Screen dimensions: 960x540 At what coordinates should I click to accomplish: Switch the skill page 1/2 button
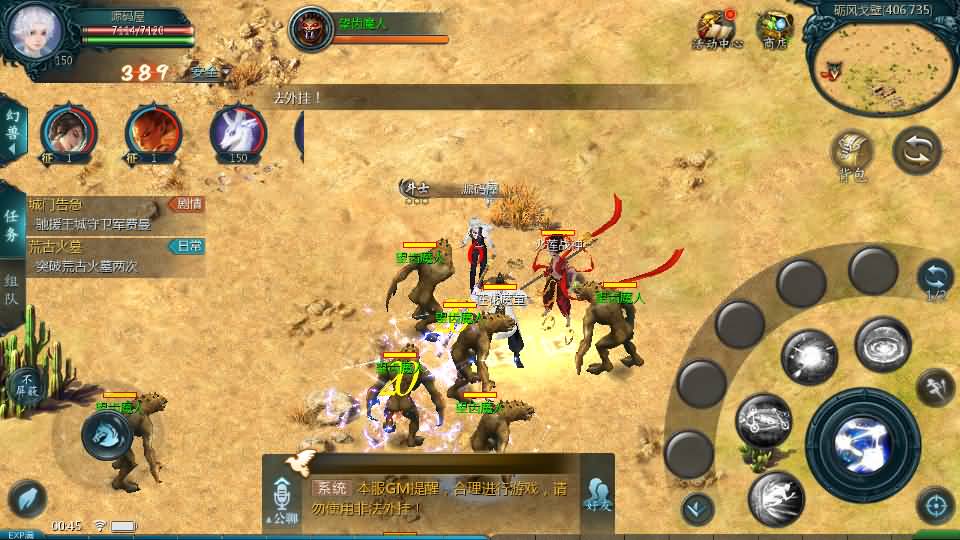click(935, 278)
